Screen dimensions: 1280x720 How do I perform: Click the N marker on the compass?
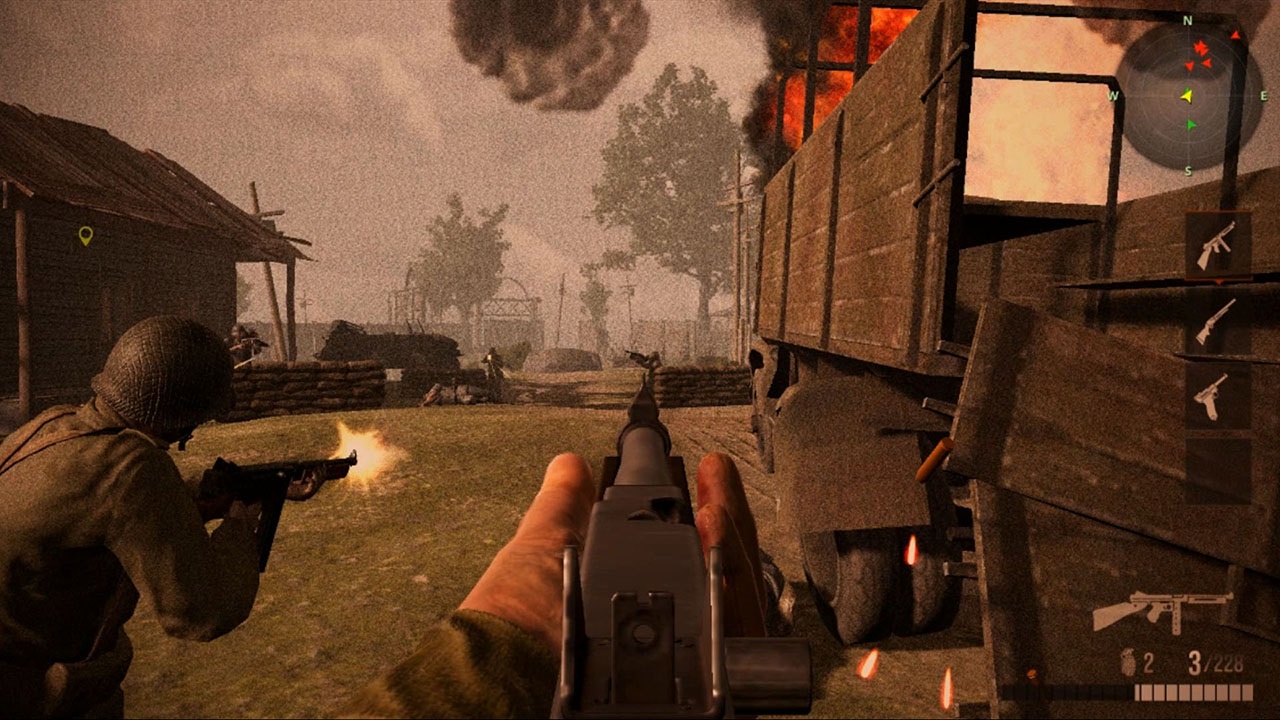1187,20
